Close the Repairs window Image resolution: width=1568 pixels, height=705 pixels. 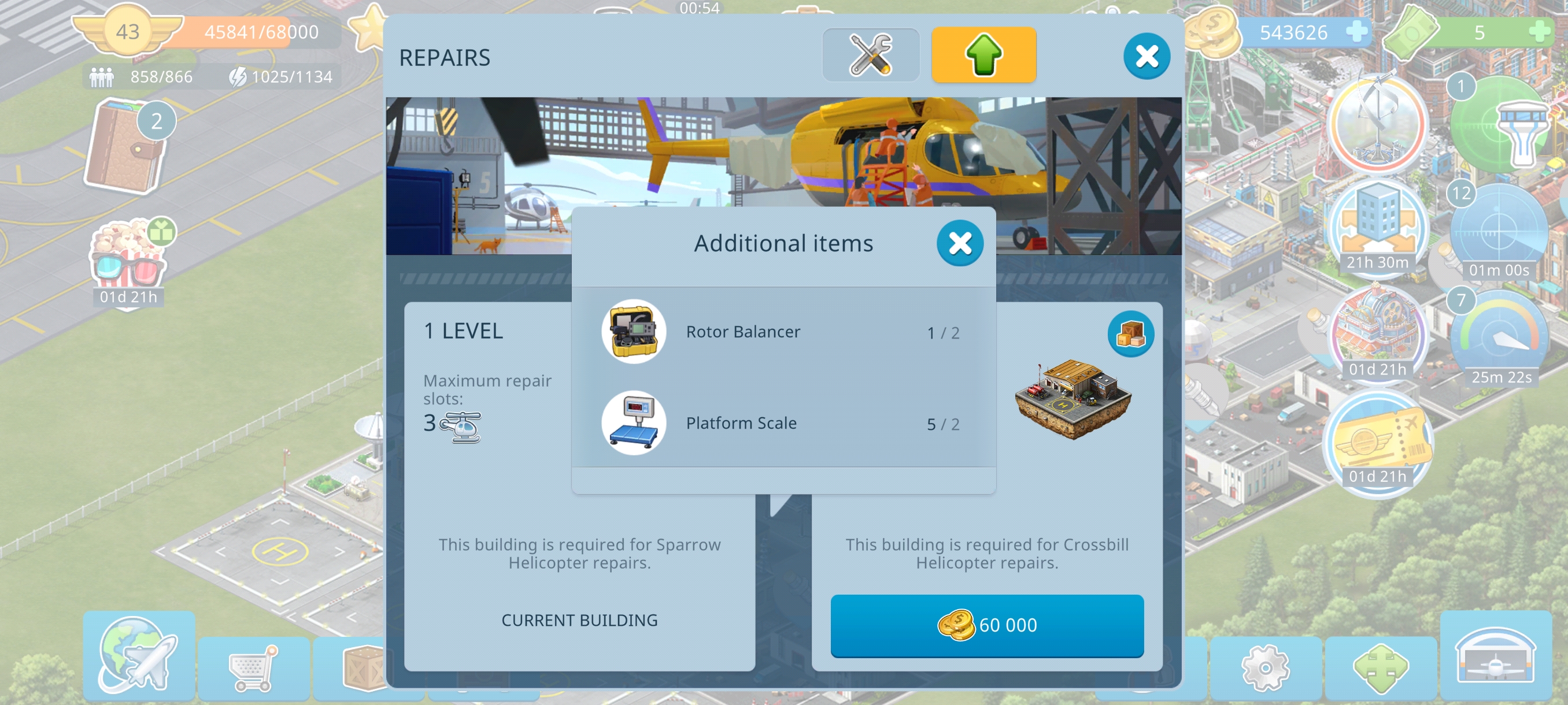tap(1146, 57)
